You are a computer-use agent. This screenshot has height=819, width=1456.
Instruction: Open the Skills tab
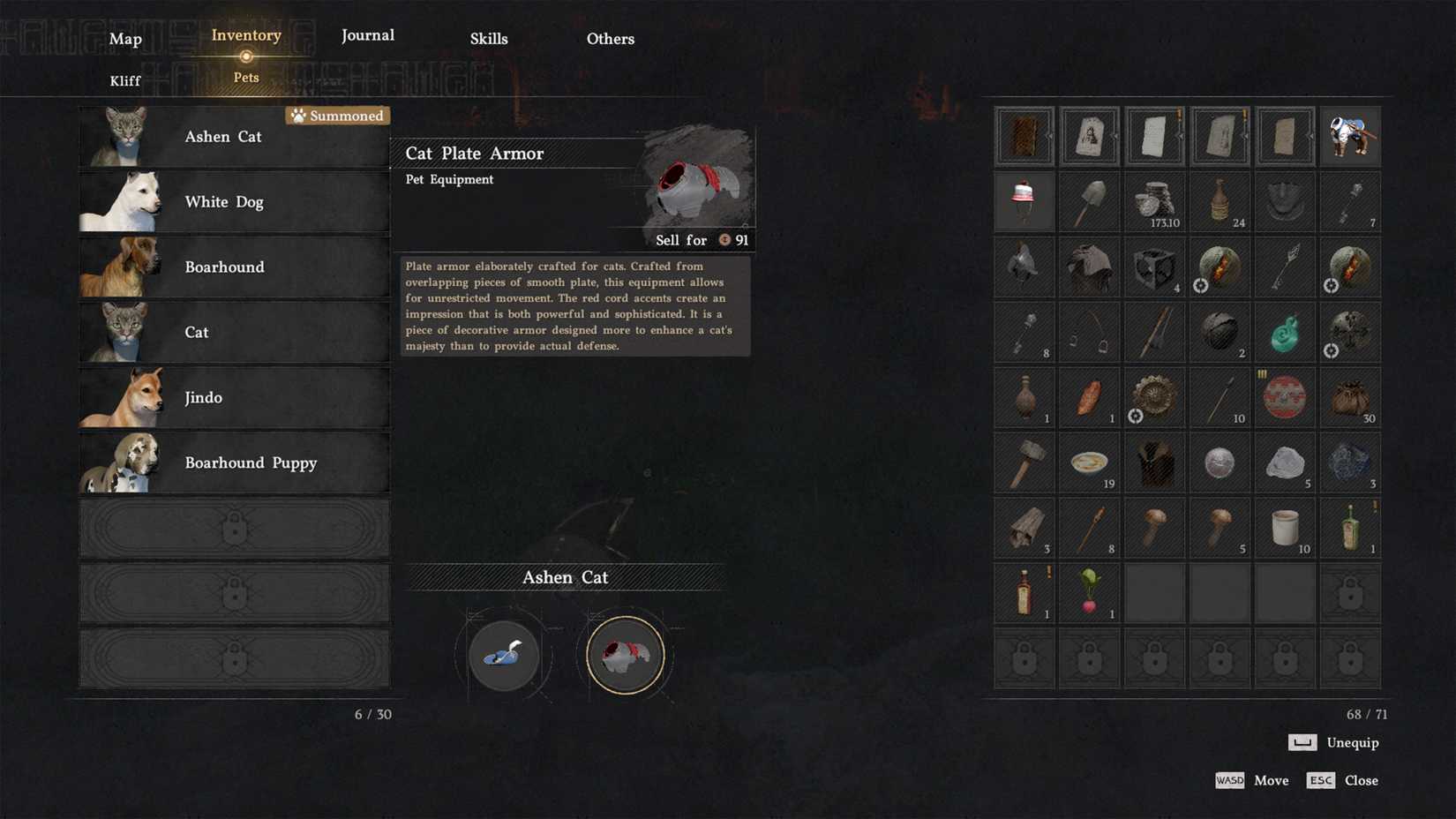[489, 39]
